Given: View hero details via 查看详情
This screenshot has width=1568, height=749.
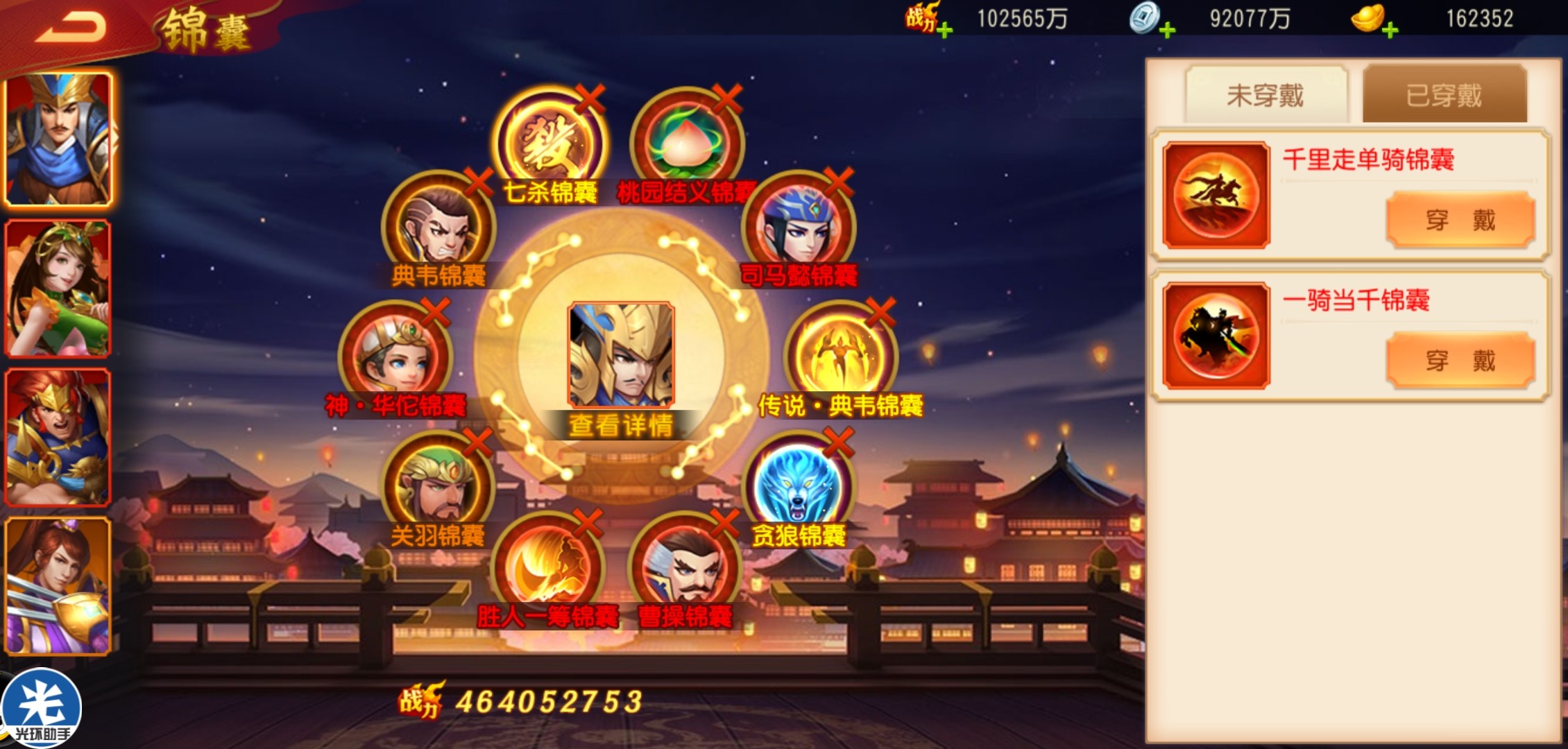Looking at the screenshot, I should click(x=620, y=424).
